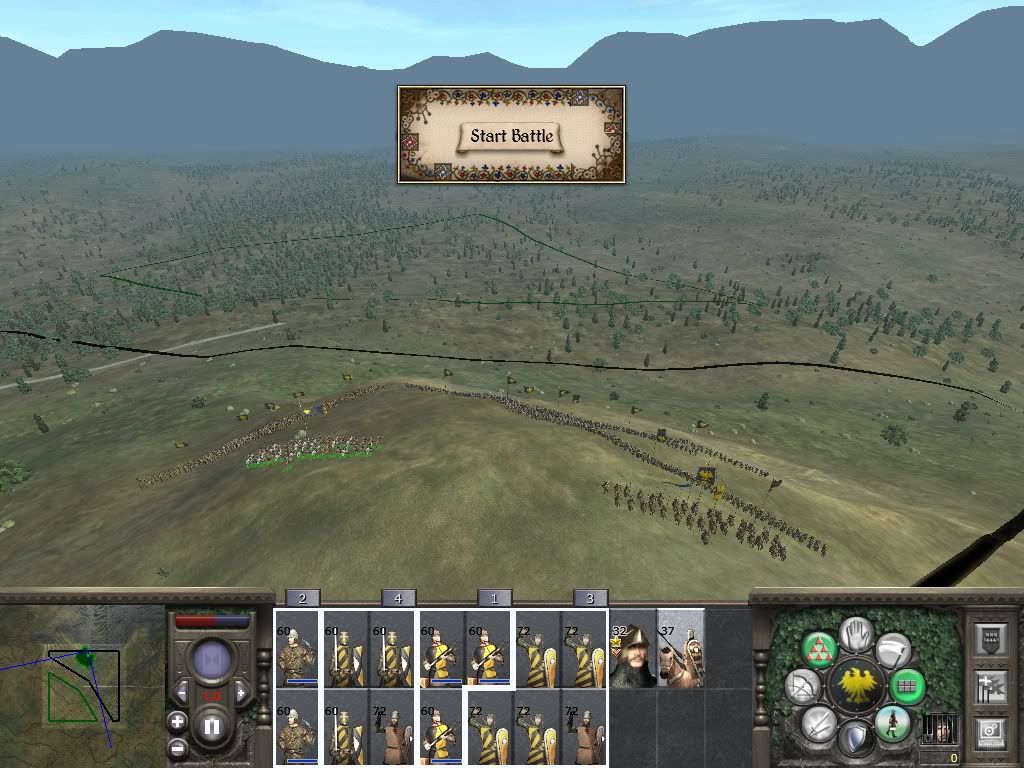
Task: Toggle the running soldier run/walk button
Action: pyautogui.click(x=892, y=723)
